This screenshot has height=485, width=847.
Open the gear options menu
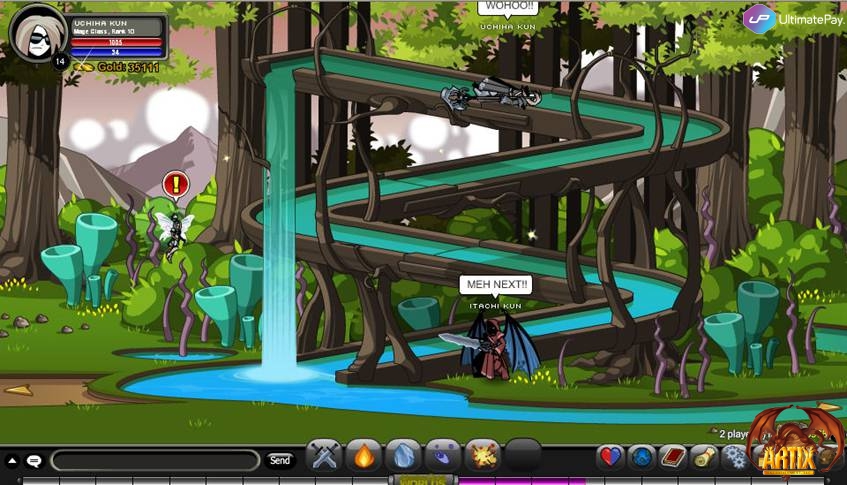(735, 458)
